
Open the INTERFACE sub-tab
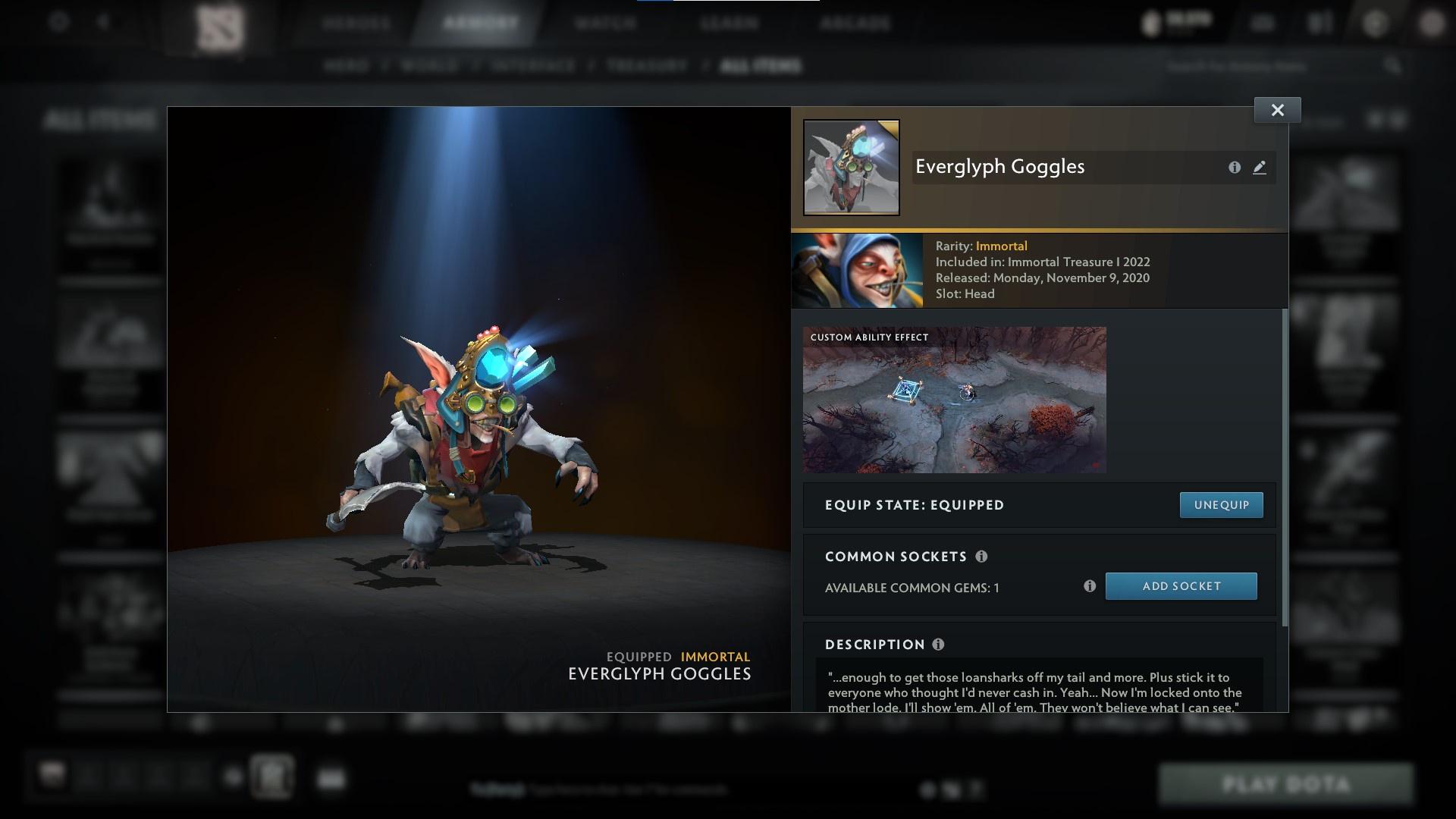(x=530, y=66)
